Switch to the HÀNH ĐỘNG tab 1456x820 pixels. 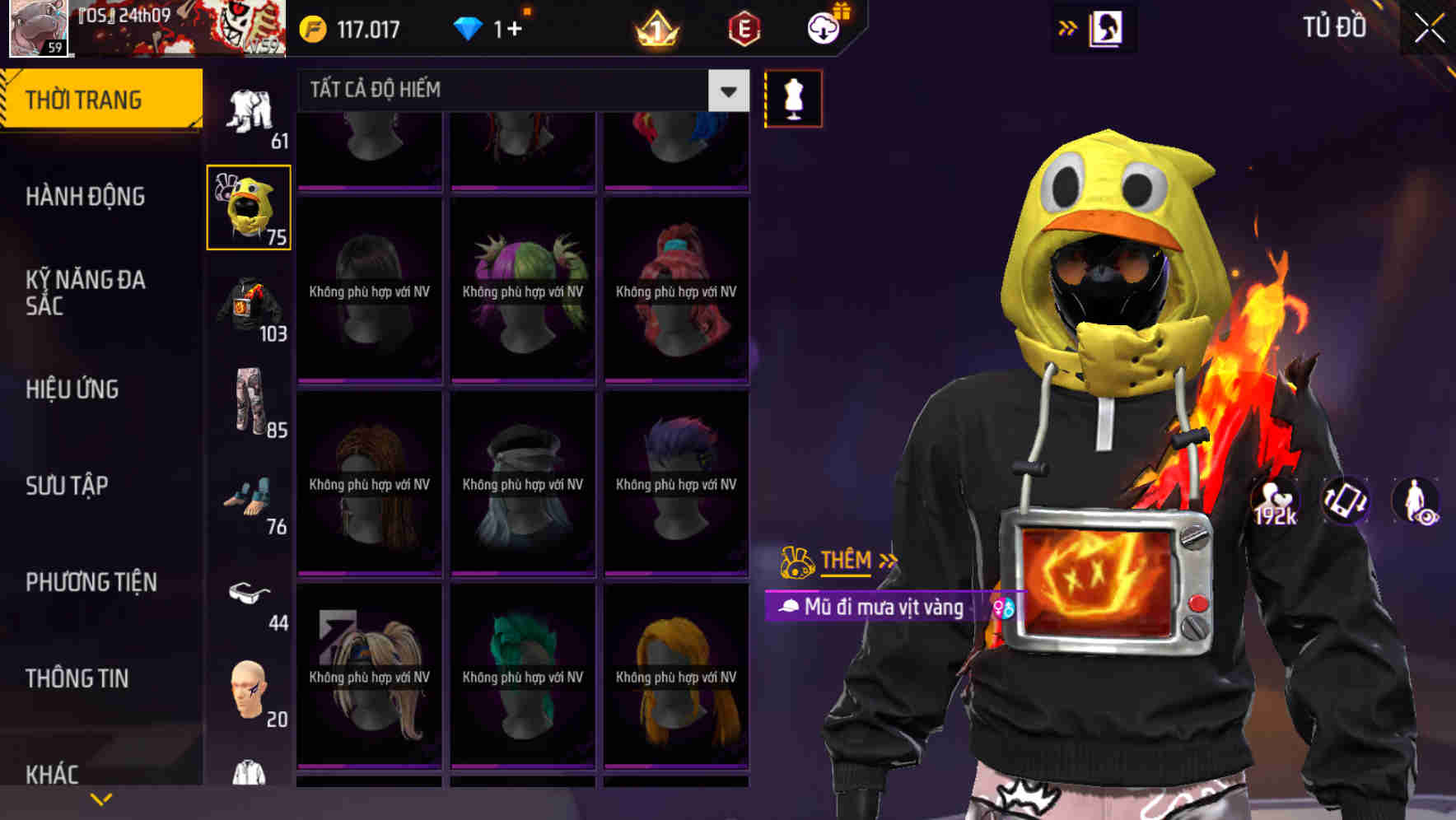tap(86, 198)
